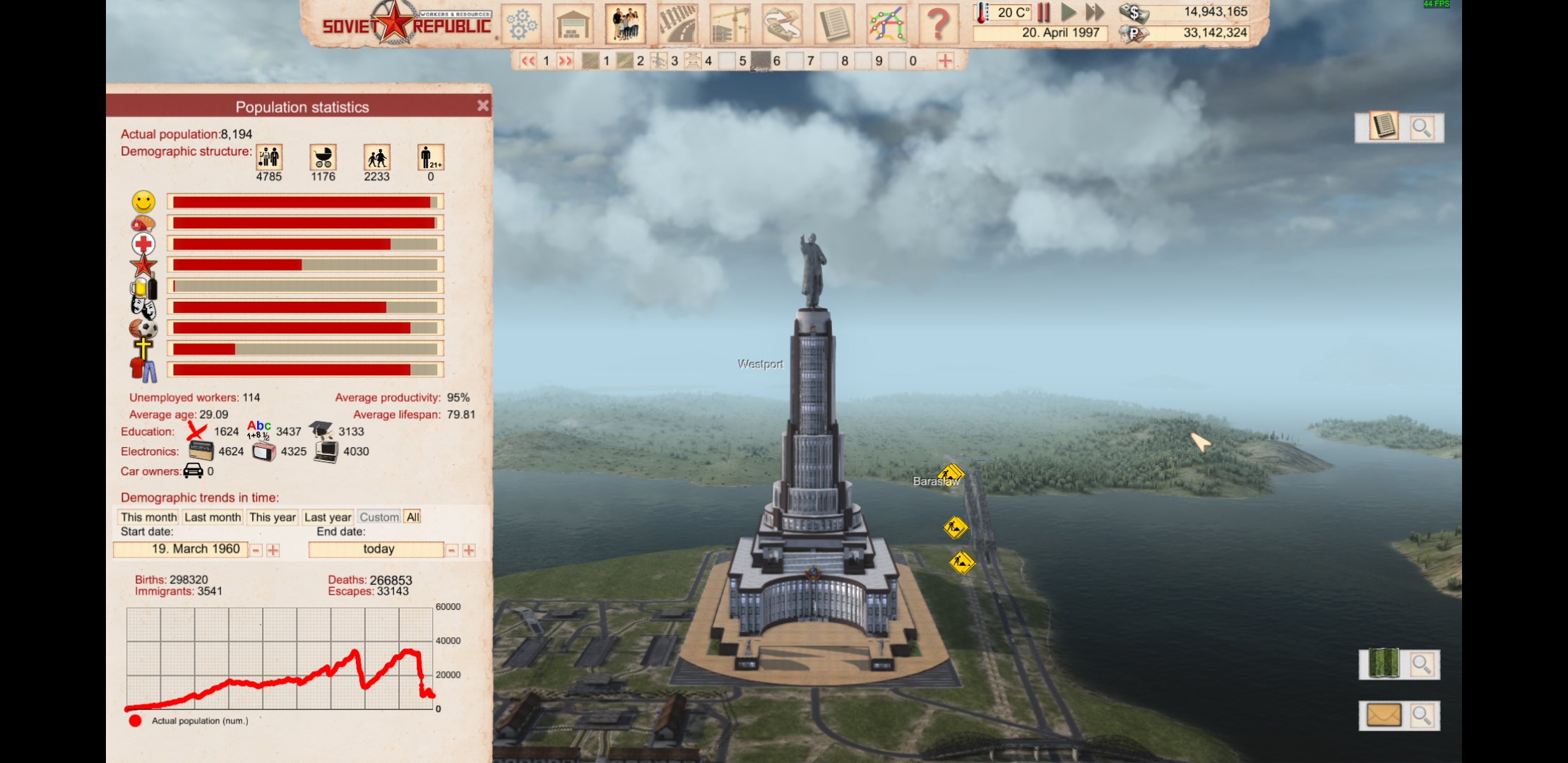The width and height of the screenshot is (1568, 763).
Task: Show trends for This month
Action: click(x=148, y=517)
